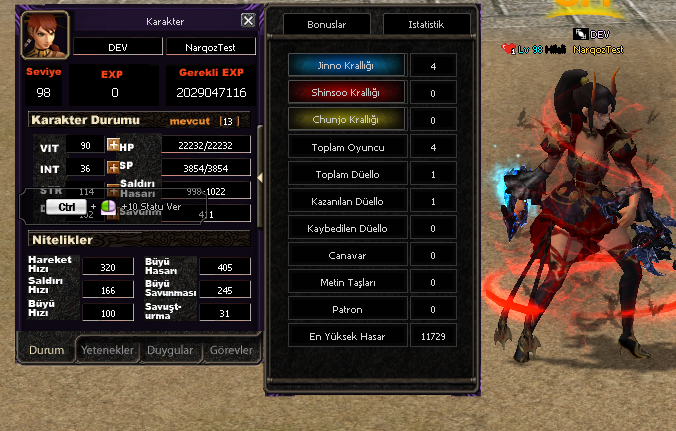
Task: Select the Durum tab
Action: pyautogui.click(x=47, y=350)
